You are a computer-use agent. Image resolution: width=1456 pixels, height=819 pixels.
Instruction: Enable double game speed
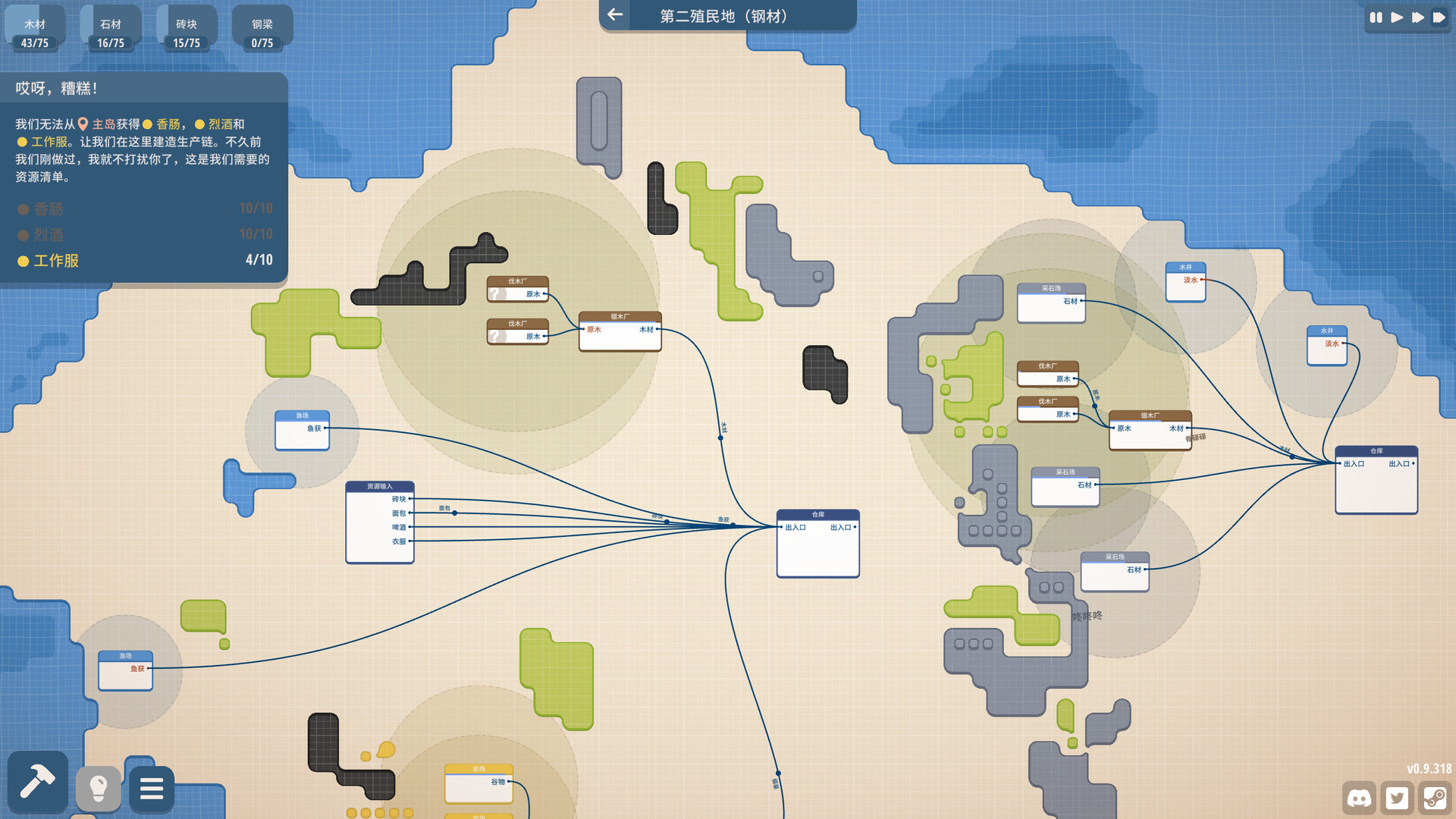point(1417,17)
